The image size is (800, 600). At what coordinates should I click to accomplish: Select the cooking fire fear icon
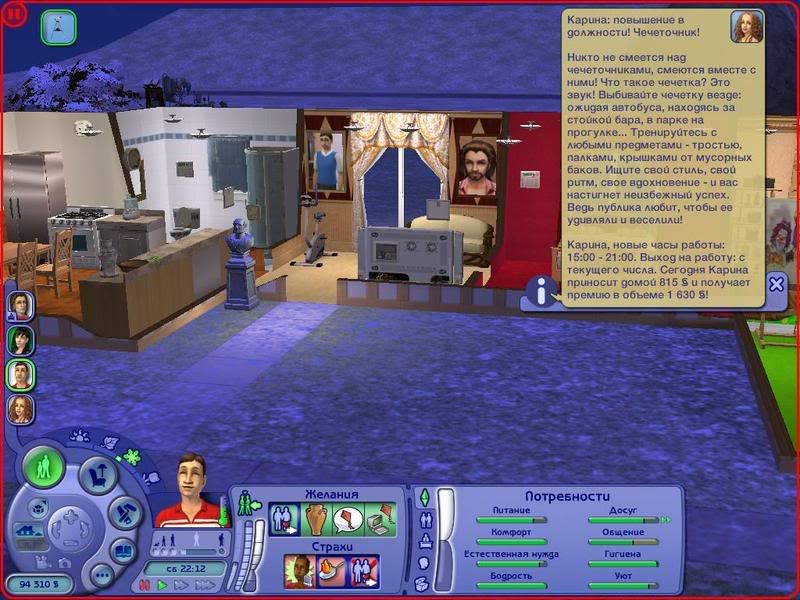pos(331,570)
